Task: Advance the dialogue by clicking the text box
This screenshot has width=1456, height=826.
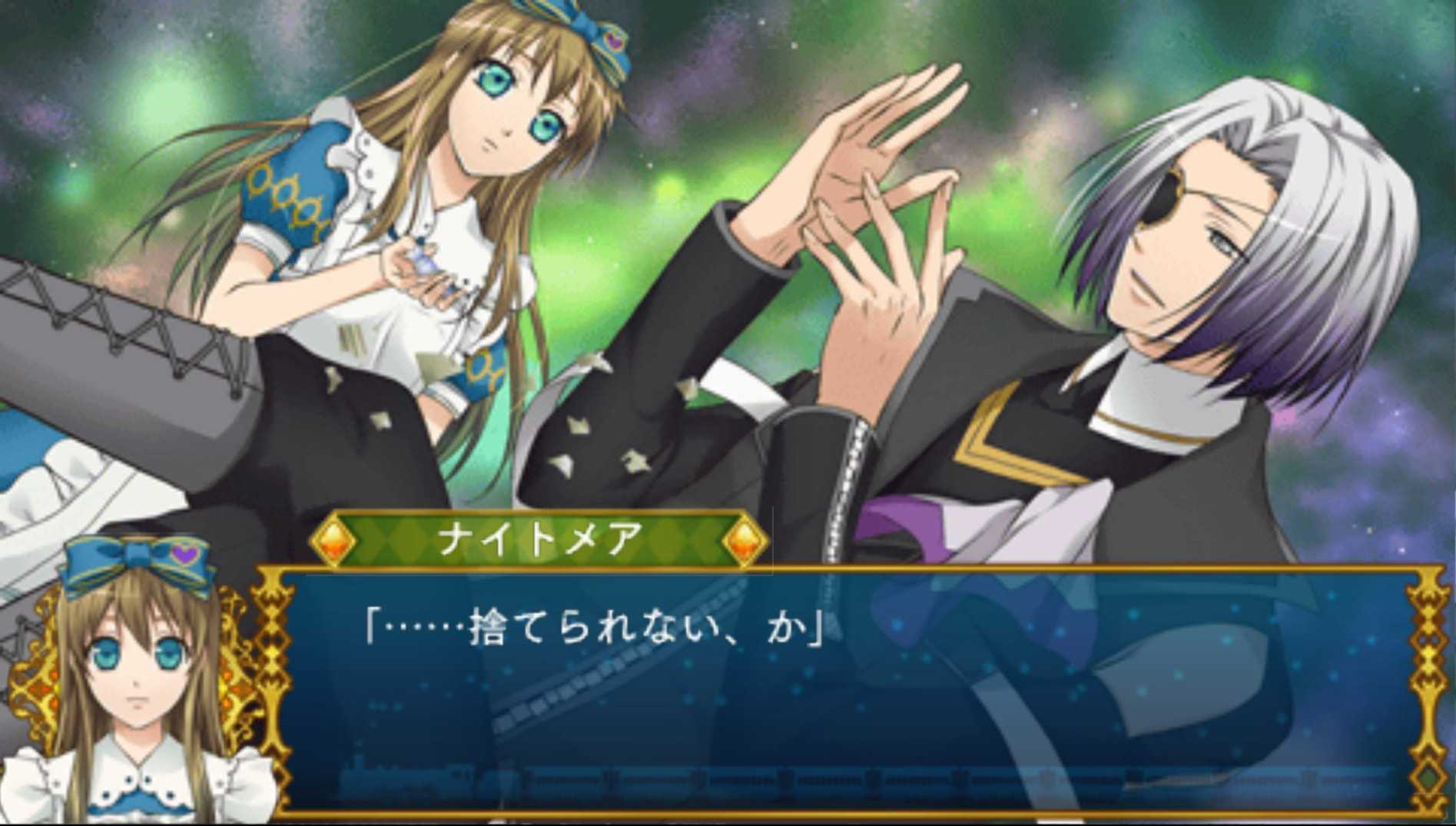Action: pyautogui.click(x=845, y=692)
